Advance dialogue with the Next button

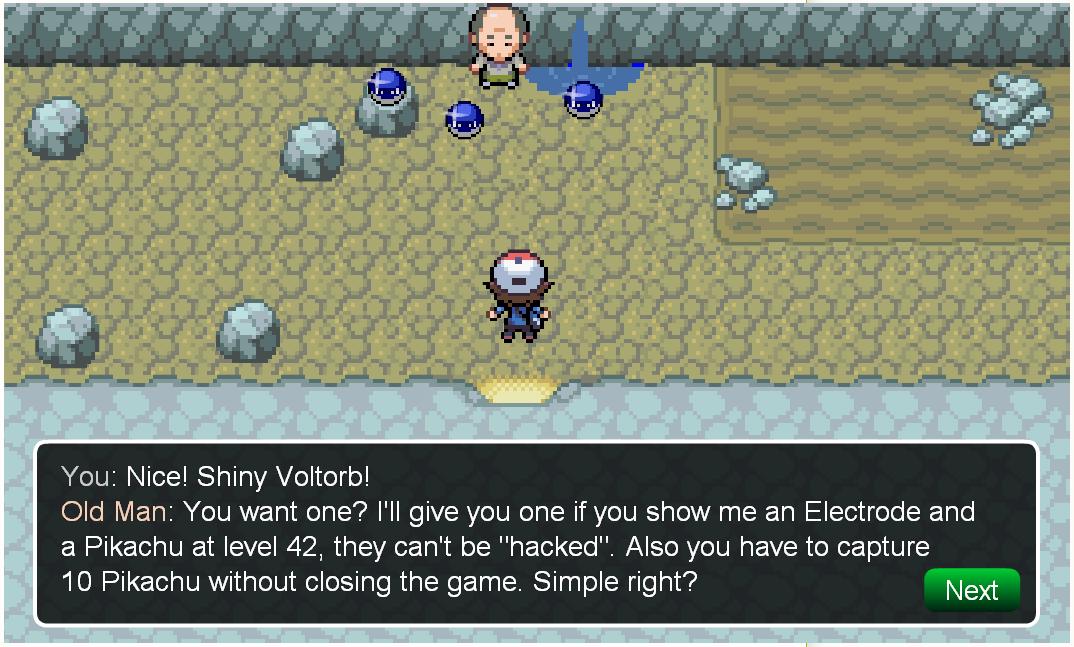pos(971,590)
